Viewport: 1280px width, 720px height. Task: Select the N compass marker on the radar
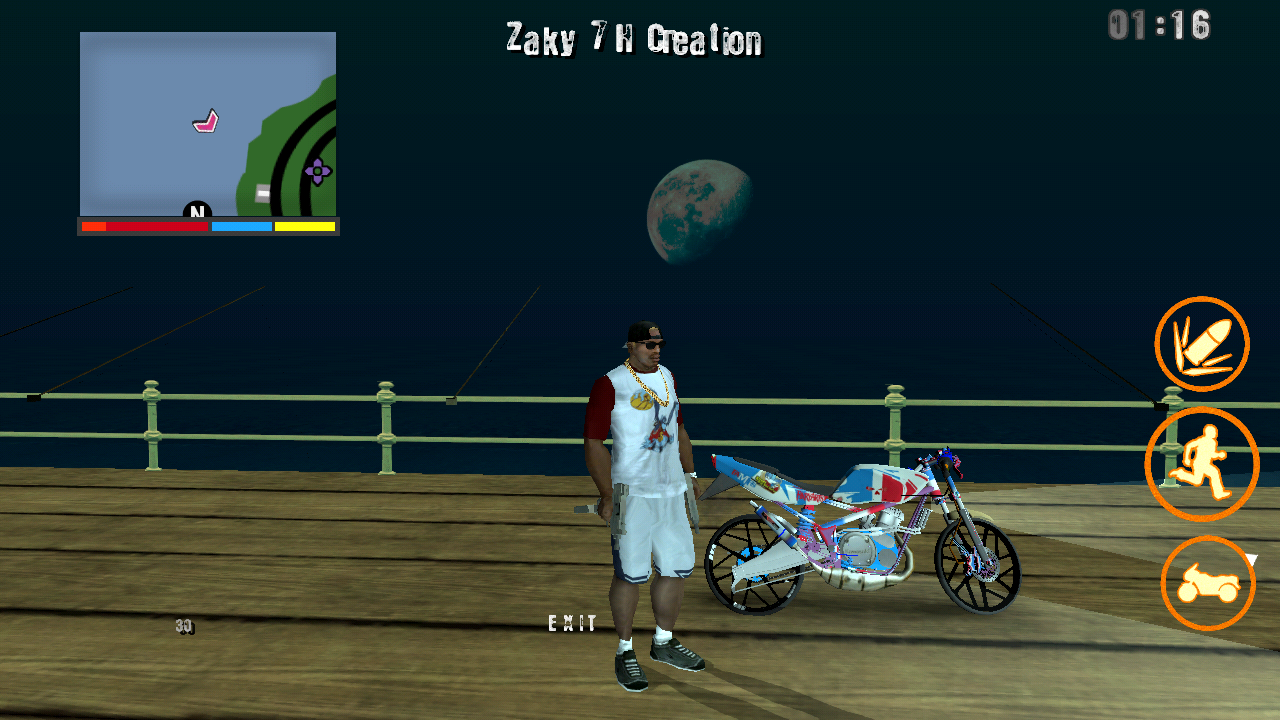(x=196, y=212)
